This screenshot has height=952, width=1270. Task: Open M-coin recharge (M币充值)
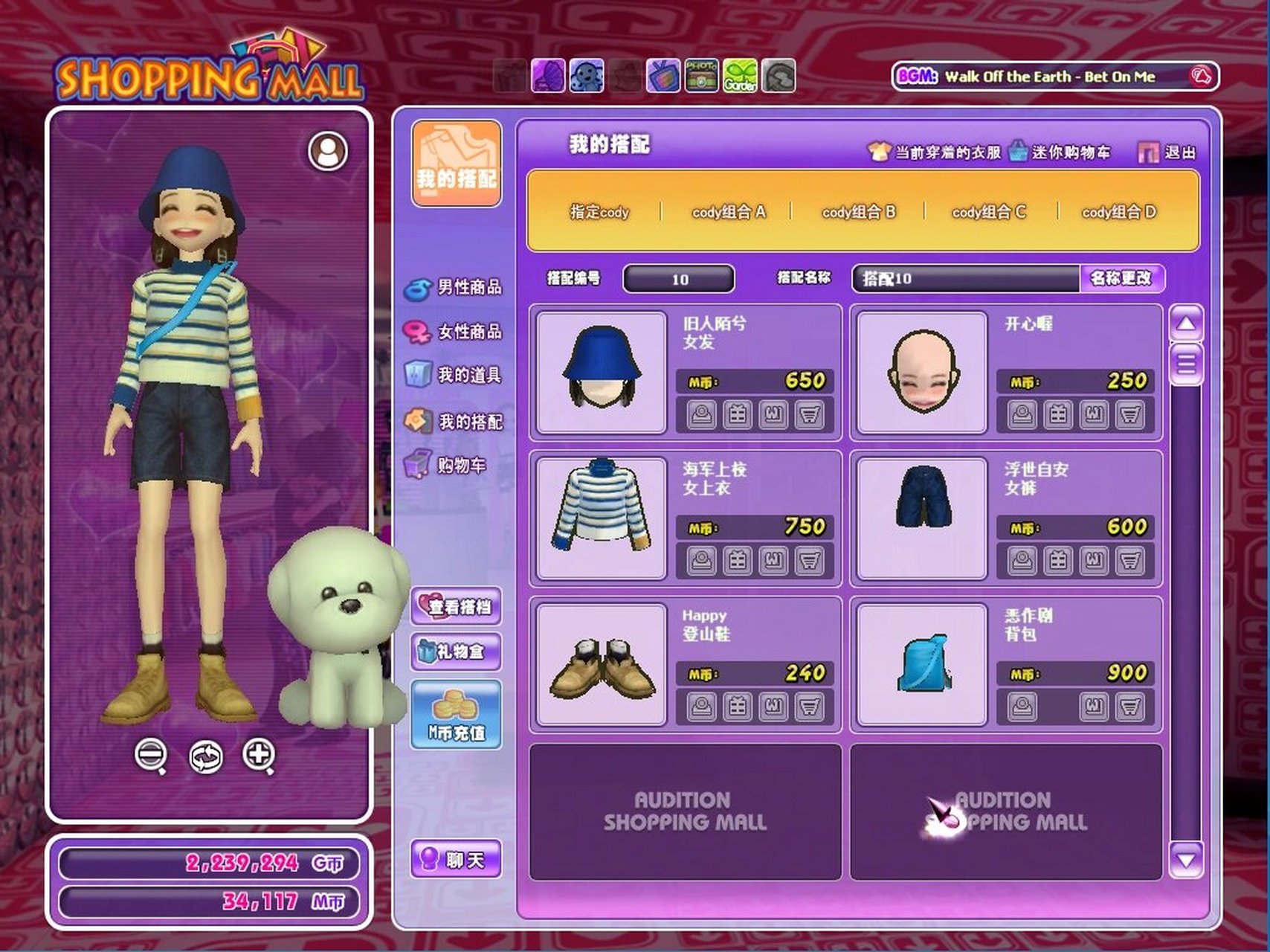point(457,715)
